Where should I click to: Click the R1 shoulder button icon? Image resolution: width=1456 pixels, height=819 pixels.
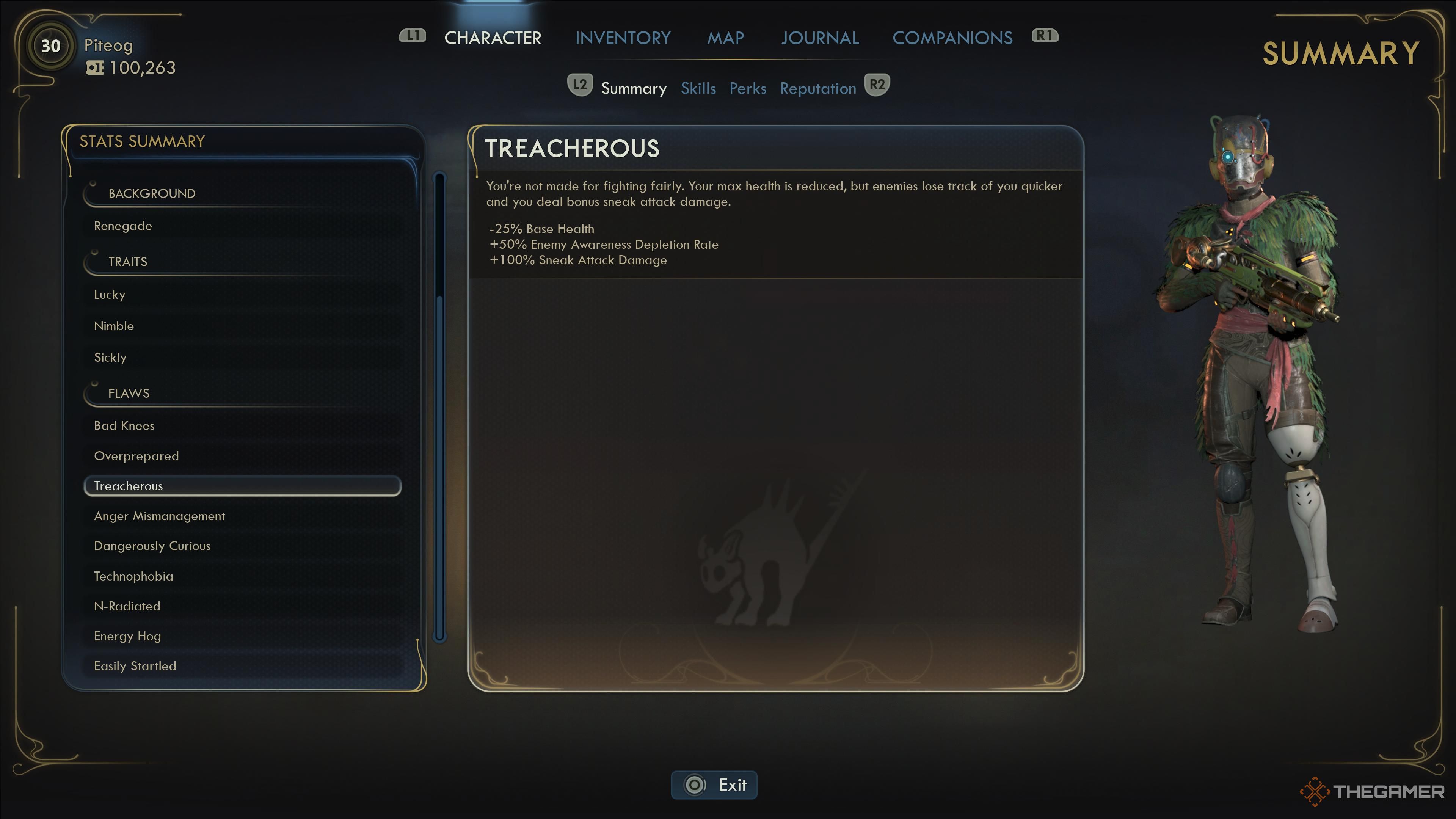point(1045,35)
